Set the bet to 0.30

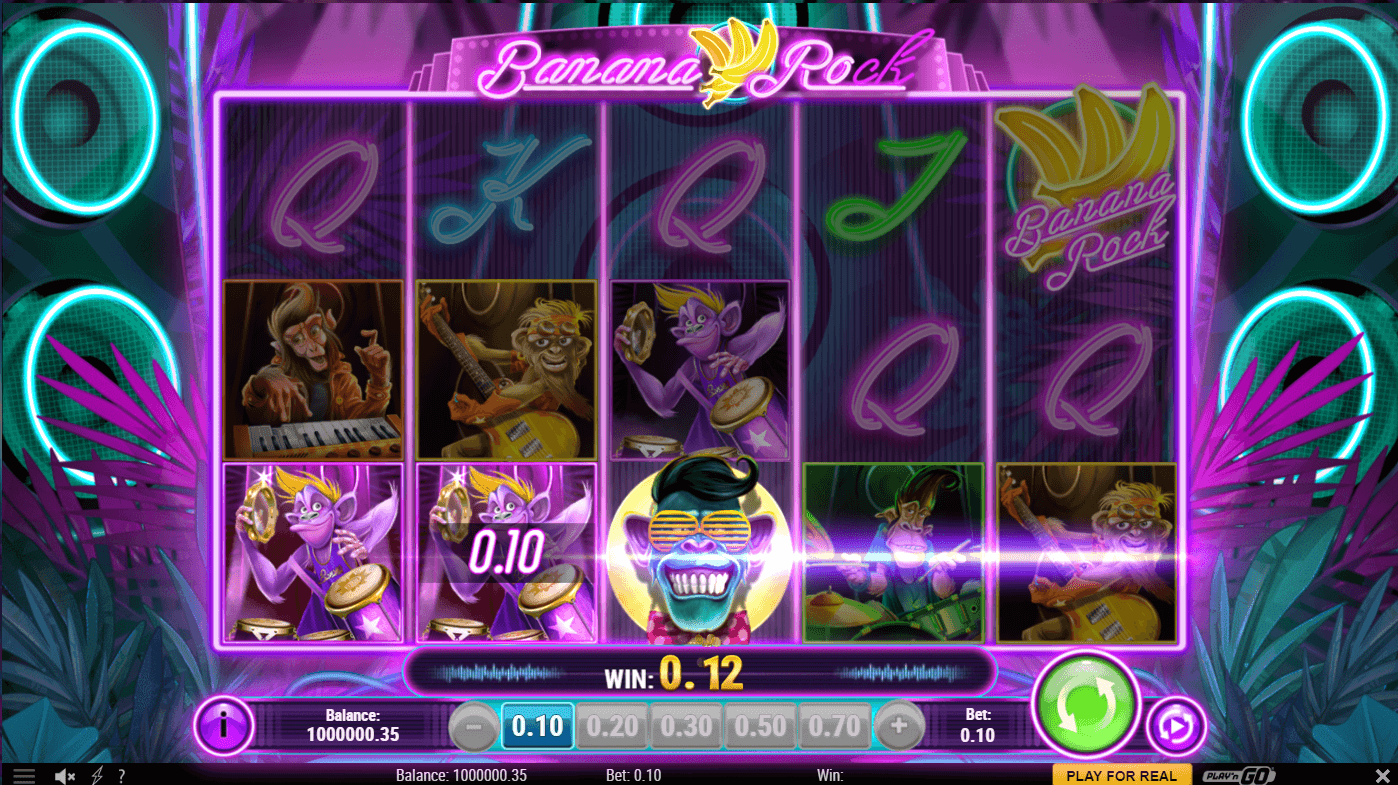pos(687,726)
